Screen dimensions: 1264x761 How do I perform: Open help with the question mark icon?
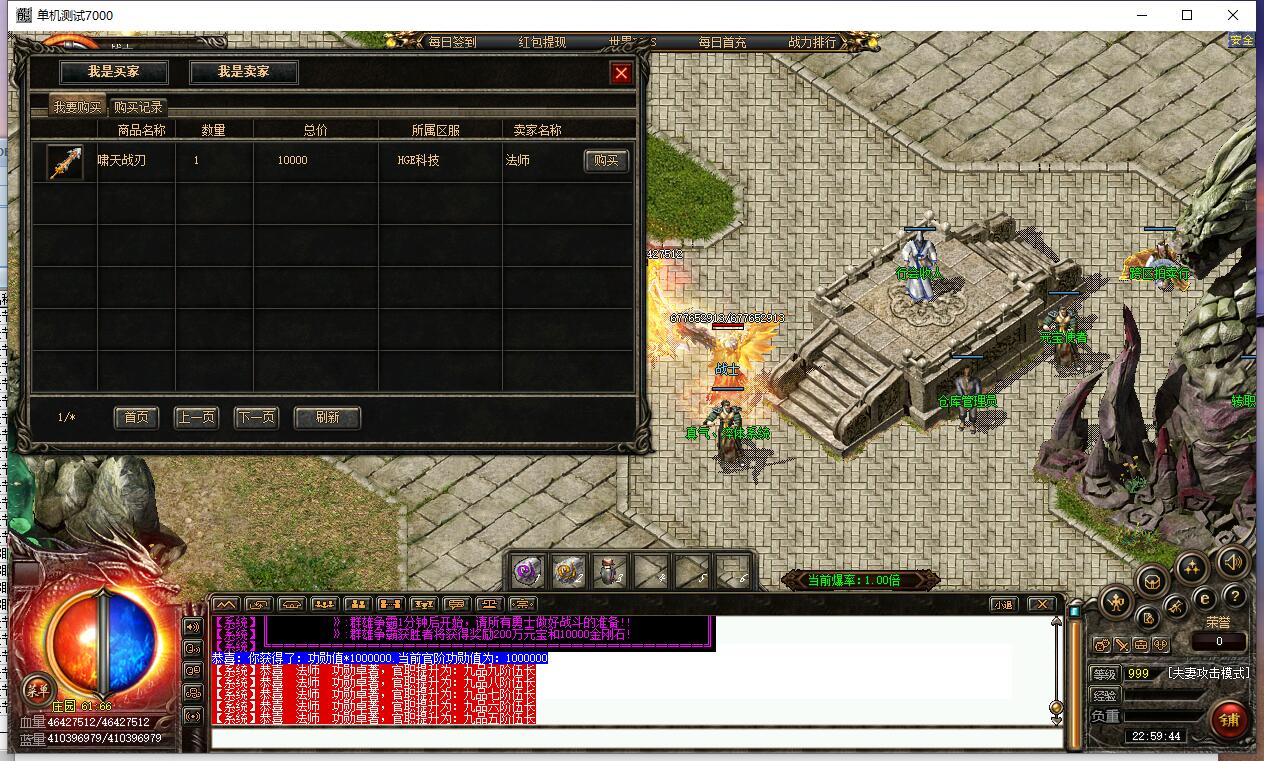coord(1235,597)
